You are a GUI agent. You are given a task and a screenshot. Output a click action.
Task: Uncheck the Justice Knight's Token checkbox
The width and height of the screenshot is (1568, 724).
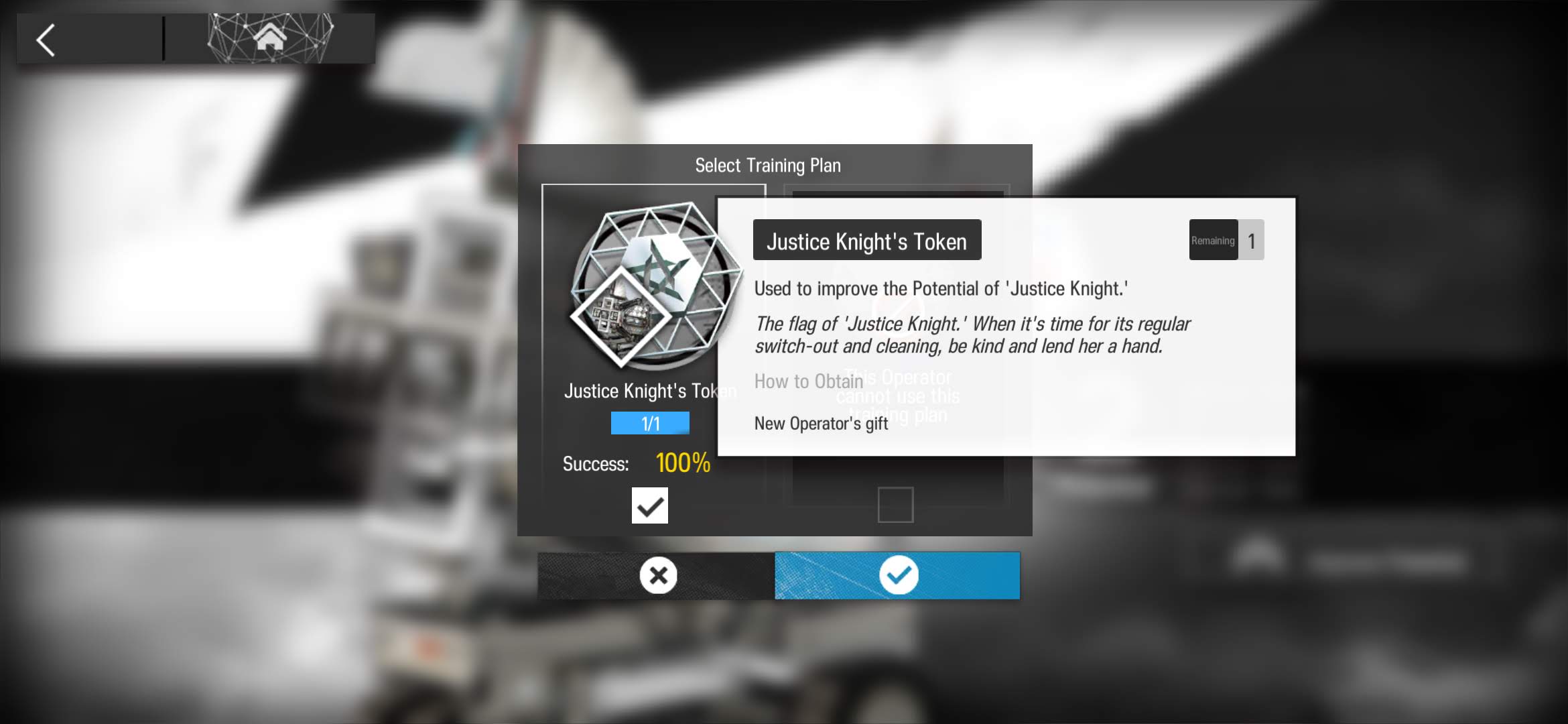click(649, 505)
